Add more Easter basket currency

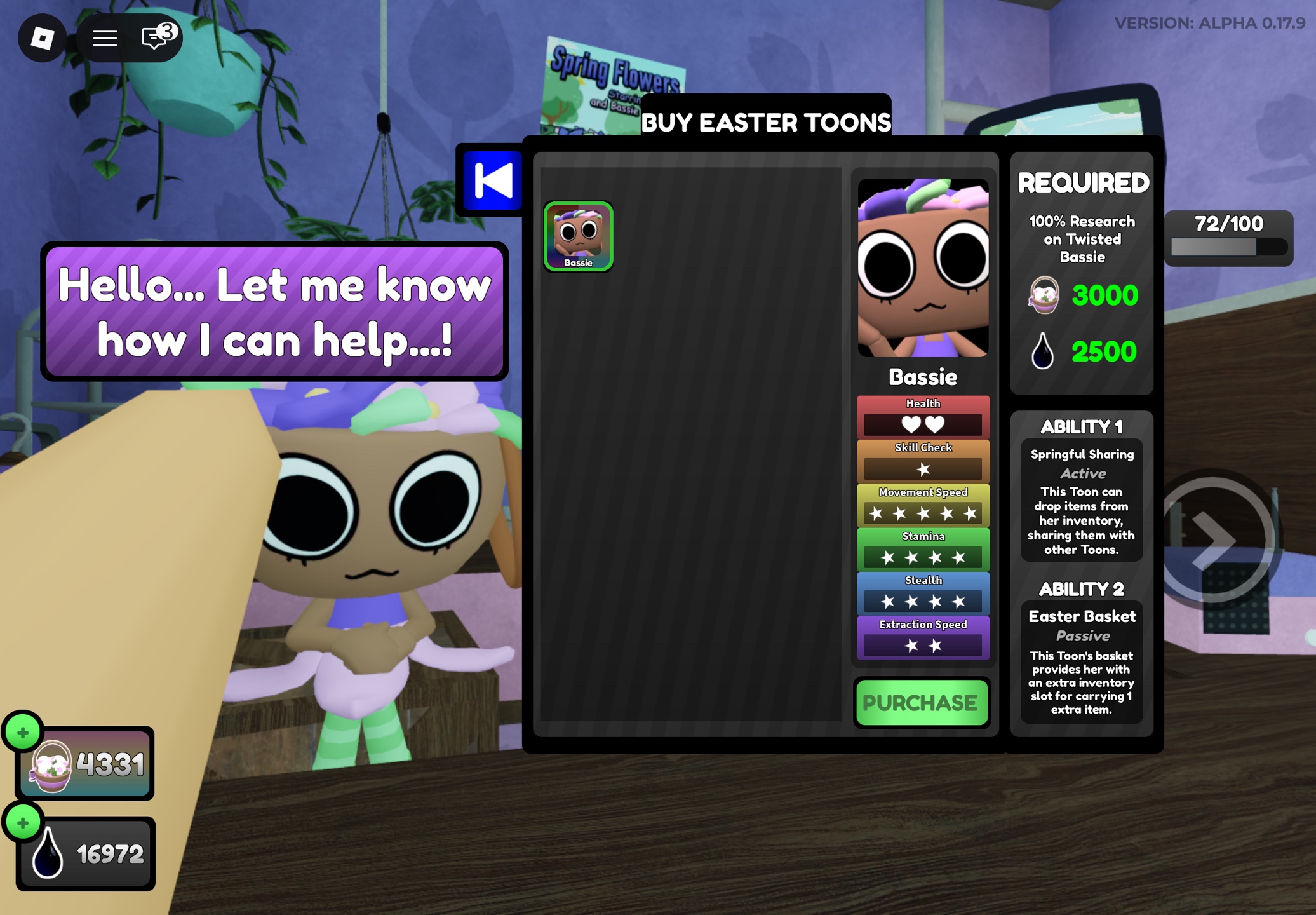(23, 733)
